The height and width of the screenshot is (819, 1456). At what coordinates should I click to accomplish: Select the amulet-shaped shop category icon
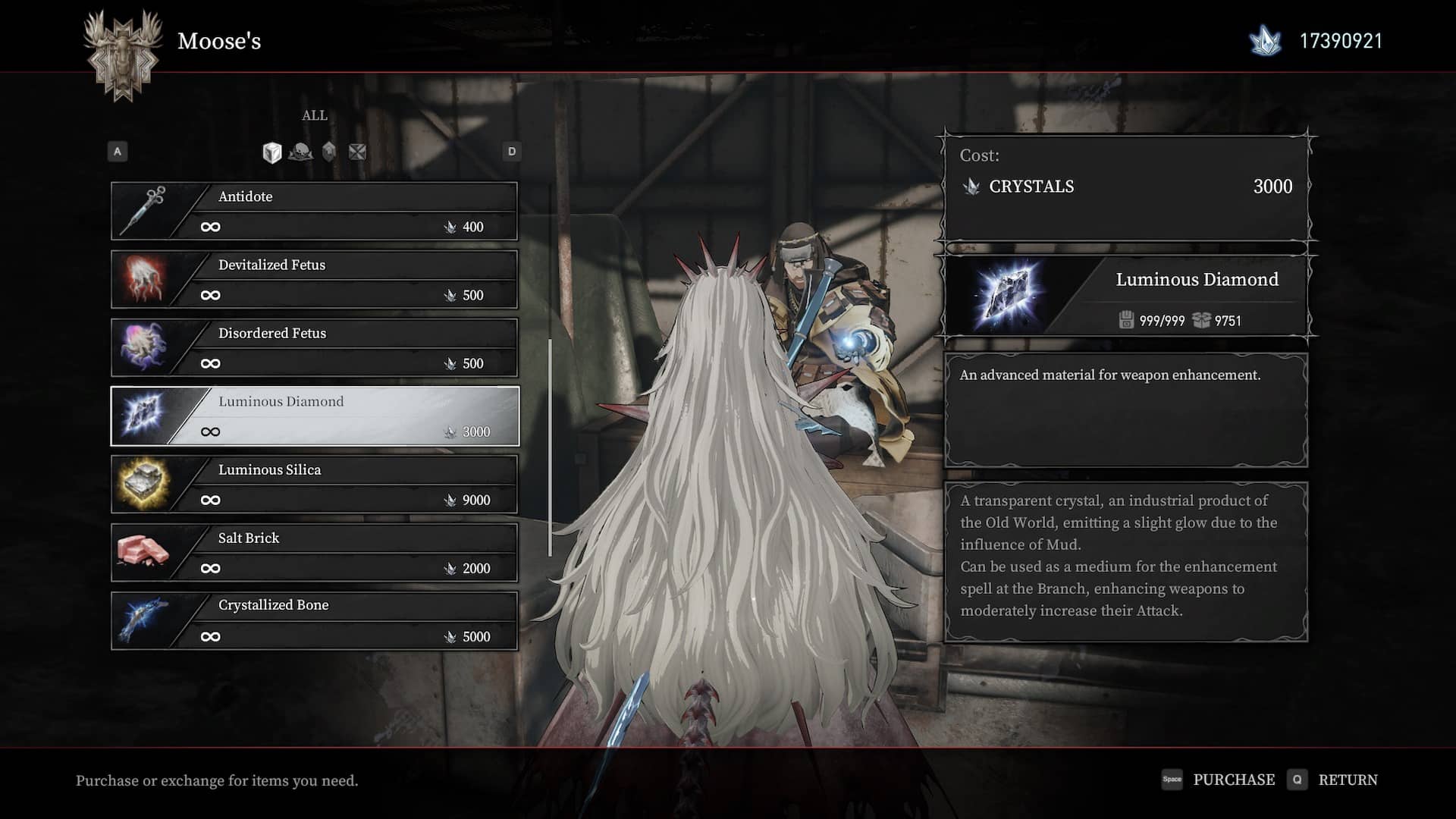[328, 152]
